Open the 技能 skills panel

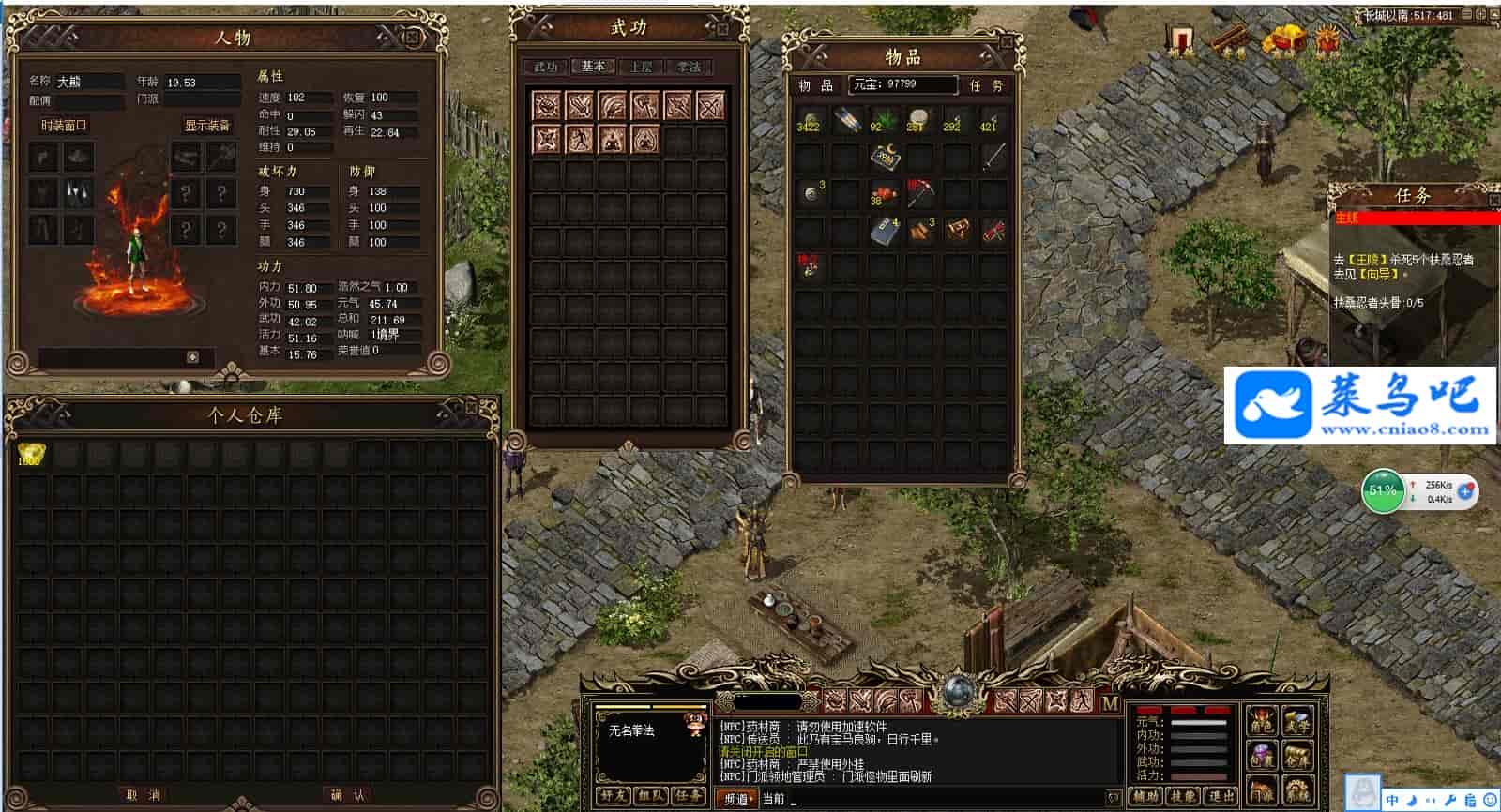pos(1182,797)
